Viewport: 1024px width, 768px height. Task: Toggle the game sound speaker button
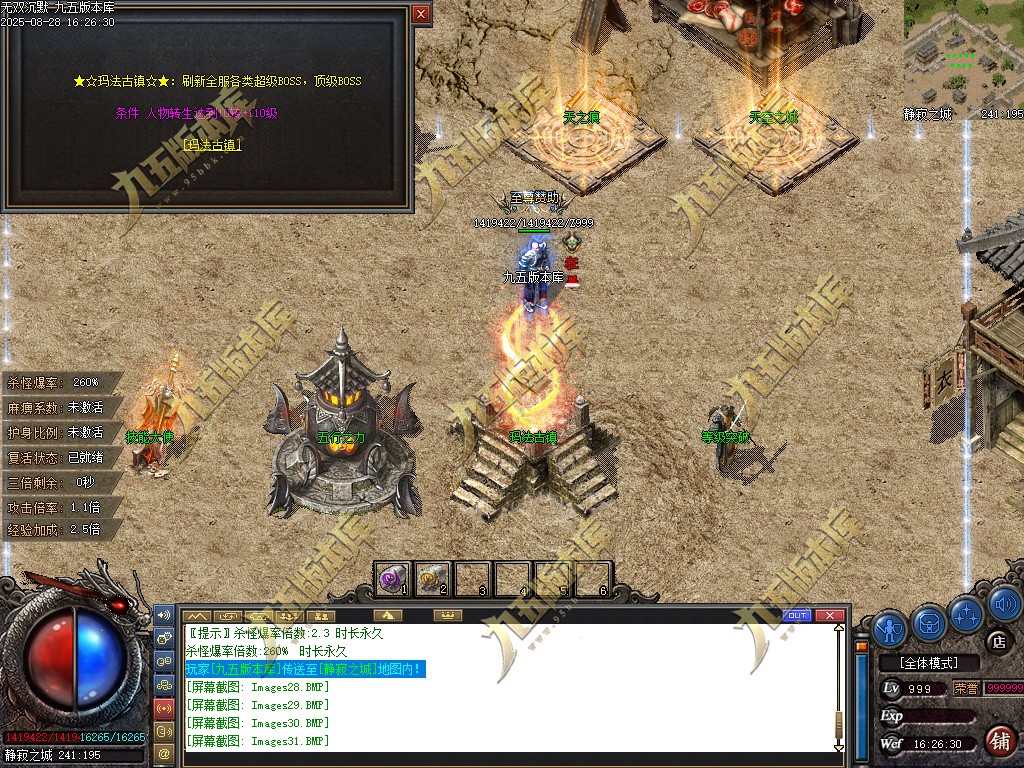[x=1003, y=604]
